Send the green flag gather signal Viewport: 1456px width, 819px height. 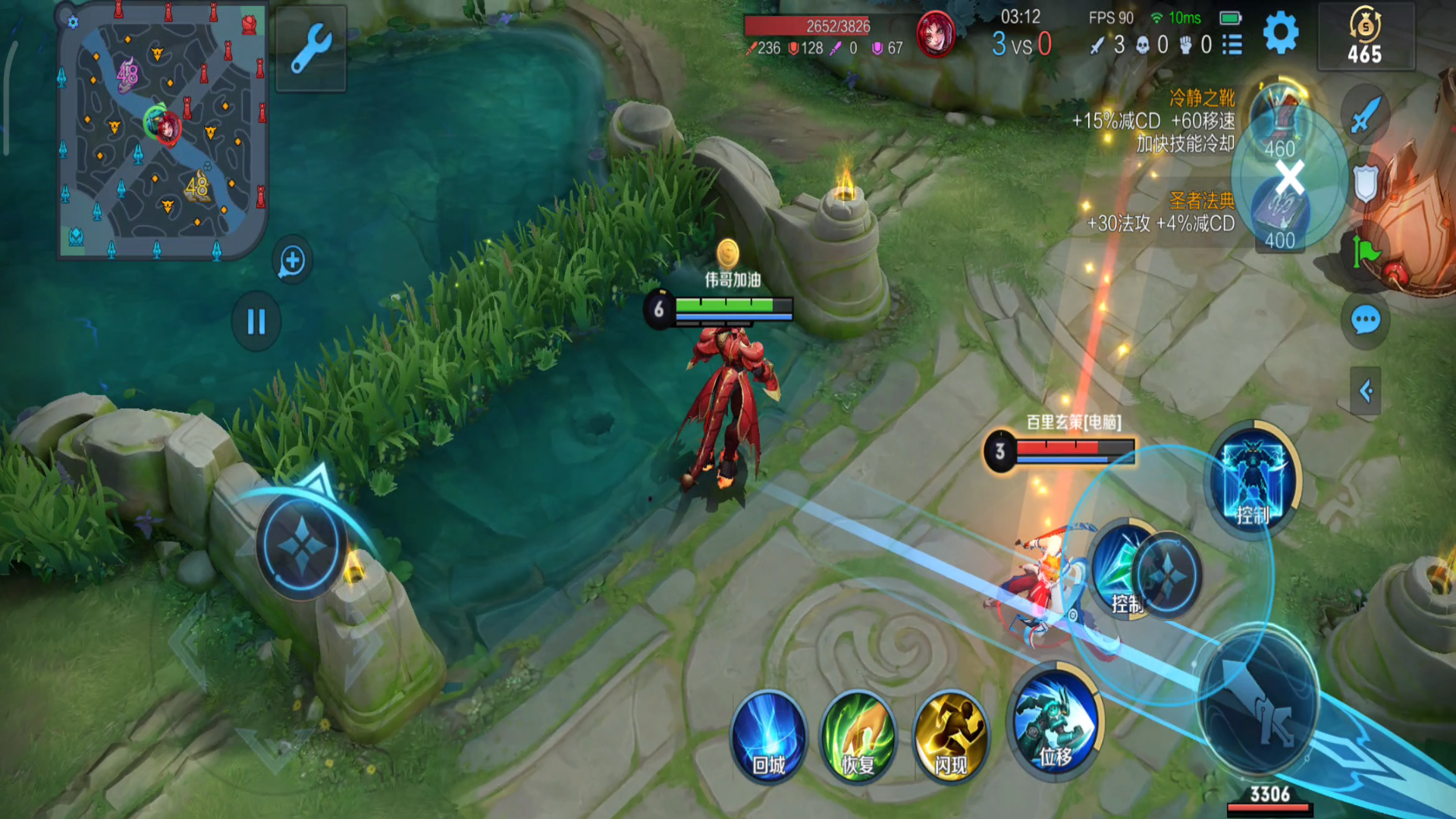1365,252
